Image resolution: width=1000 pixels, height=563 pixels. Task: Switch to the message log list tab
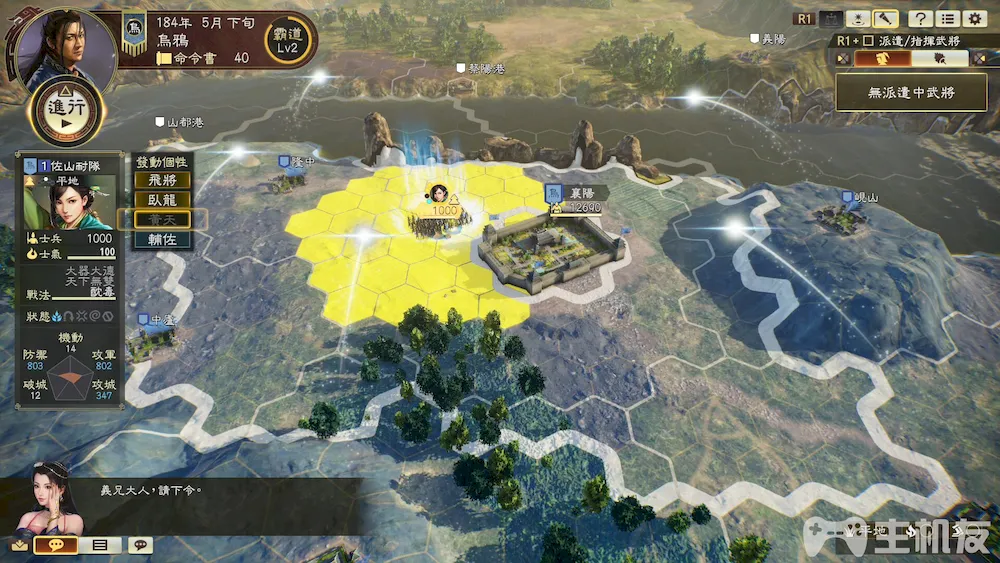100,545
